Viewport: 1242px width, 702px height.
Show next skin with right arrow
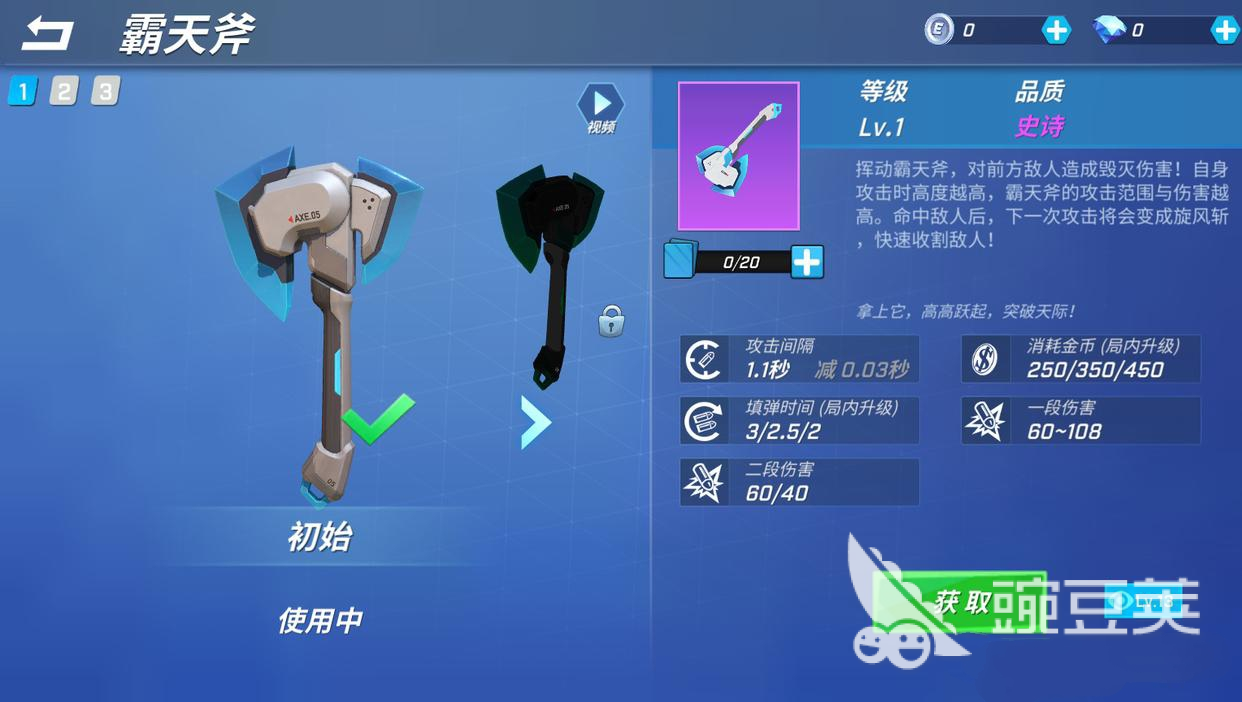click(535, 422)
